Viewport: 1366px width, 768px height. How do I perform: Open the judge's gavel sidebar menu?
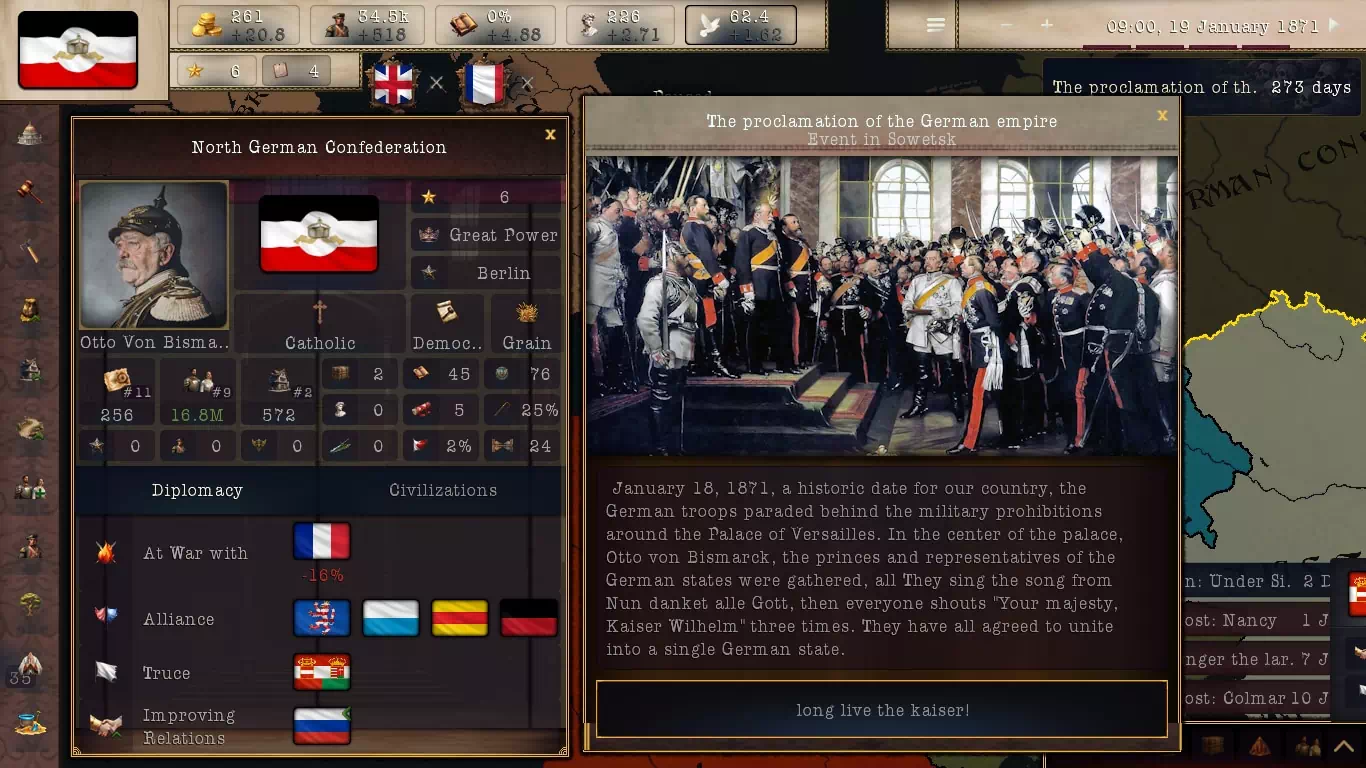click(30, 191)
